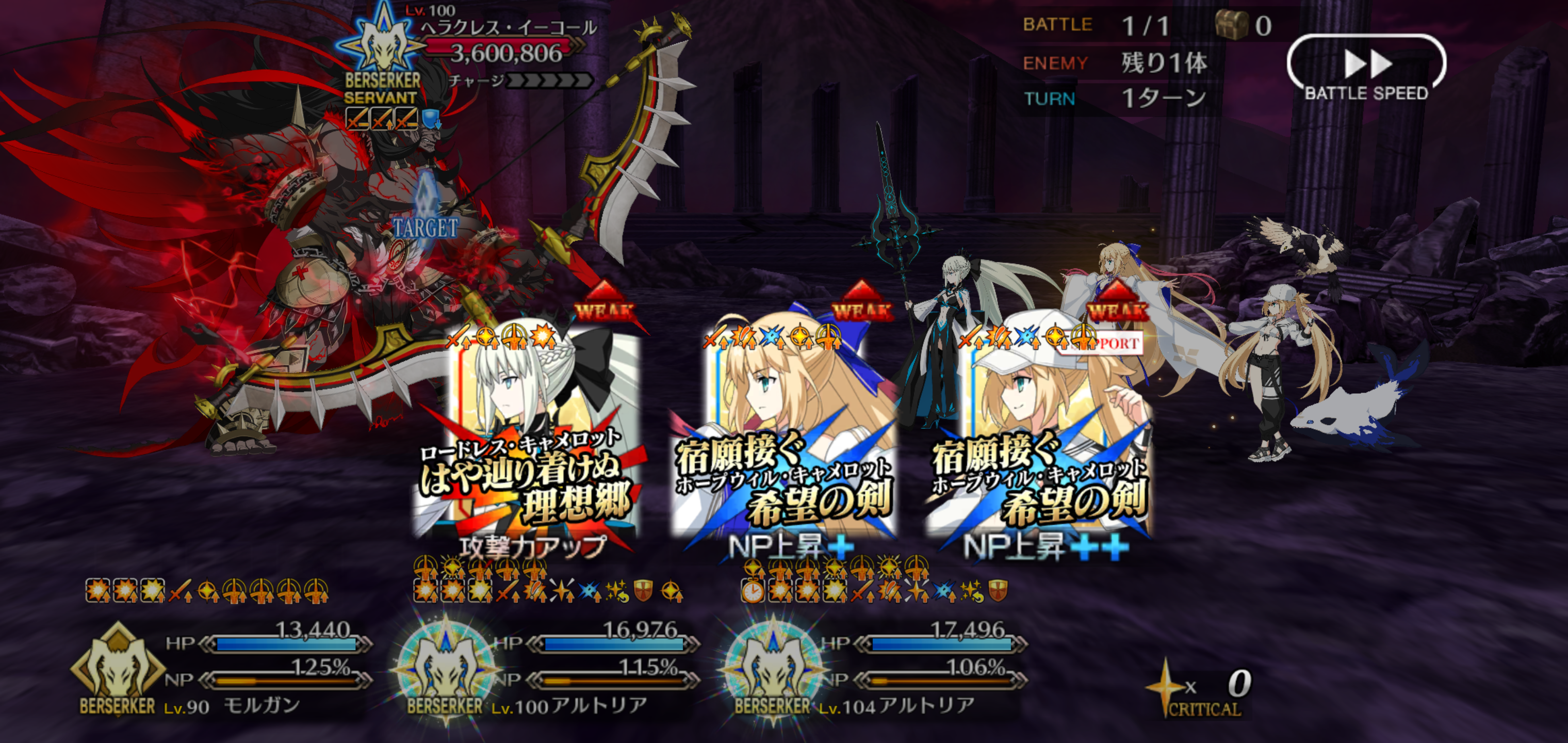This screenshot has width=1568, height=743.
Task: Open Morgan's Lv.90 status panel
Action: pos(219,670)
